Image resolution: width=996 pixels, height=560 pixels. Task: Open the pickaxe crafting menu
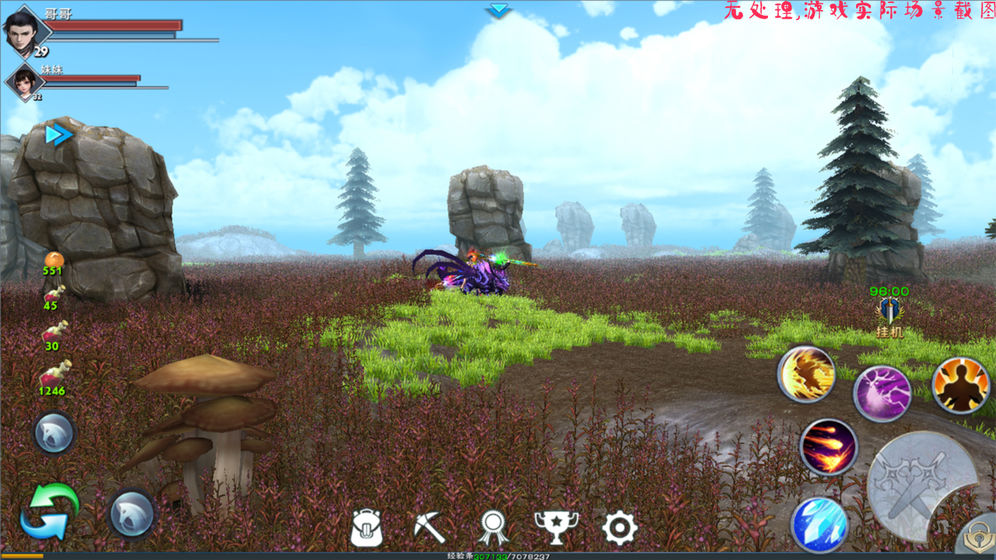pyautogui.click(x=429, y=526)
